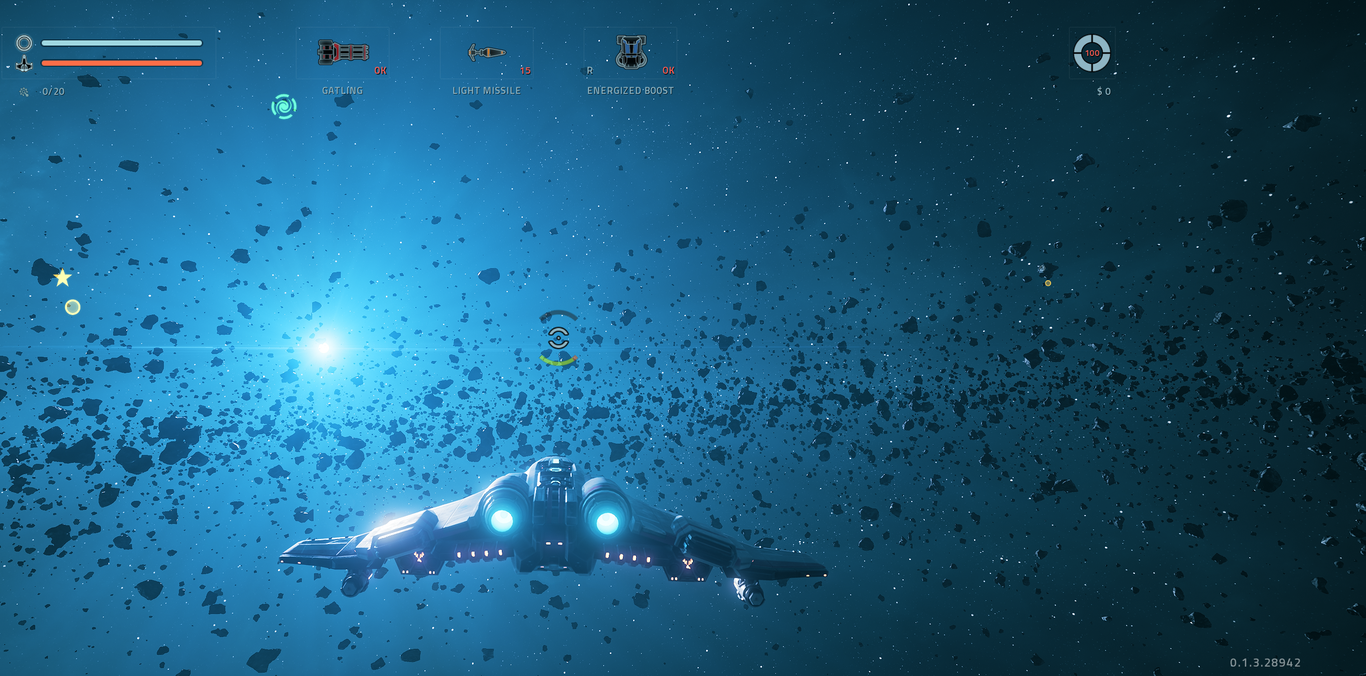Select the Gatling weapon slot
This screenshot has width=1366, height=676.
tap(343, 53)
